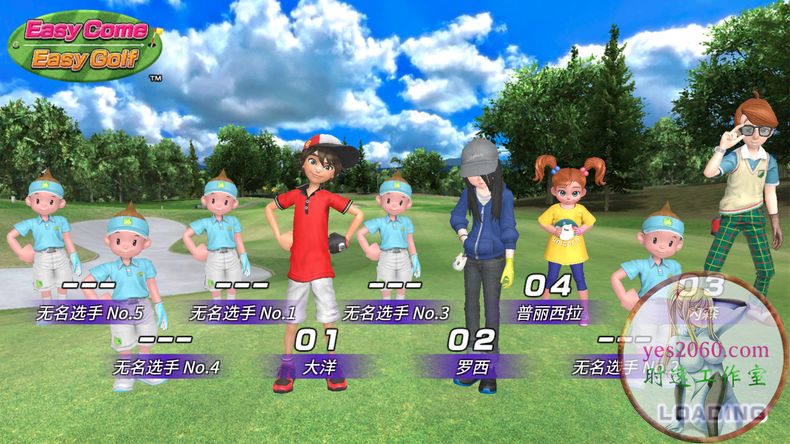Pick the 无名选手 No.1 name tag
Image resolution: width=790 pixels, height=444 pixels.
(x=242, y=312)
